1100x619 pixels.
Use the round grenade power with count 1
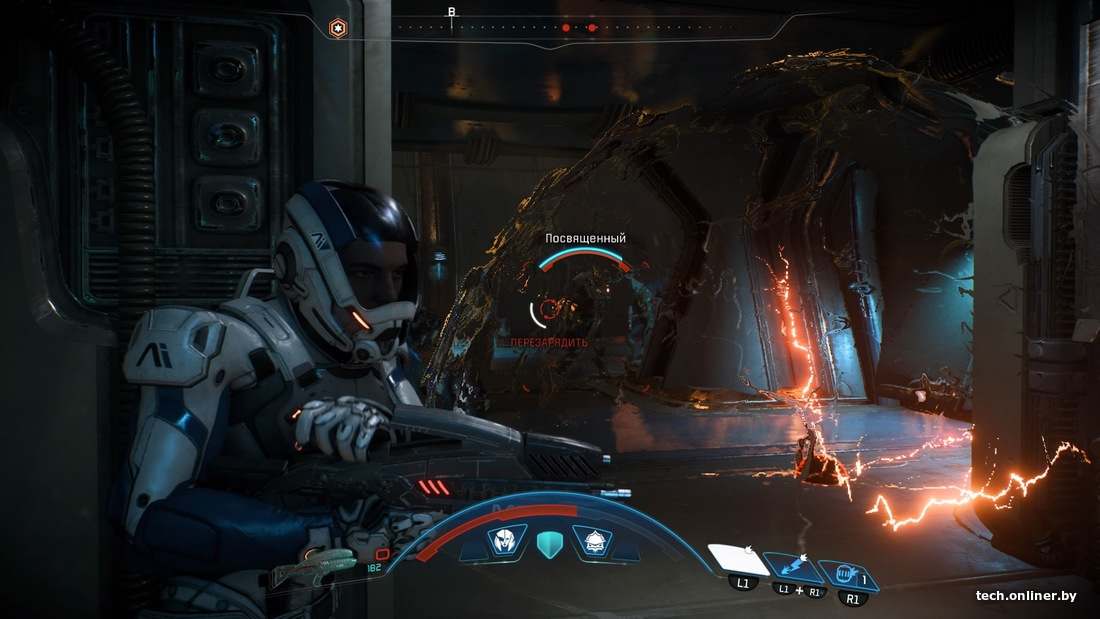point(847,575)
